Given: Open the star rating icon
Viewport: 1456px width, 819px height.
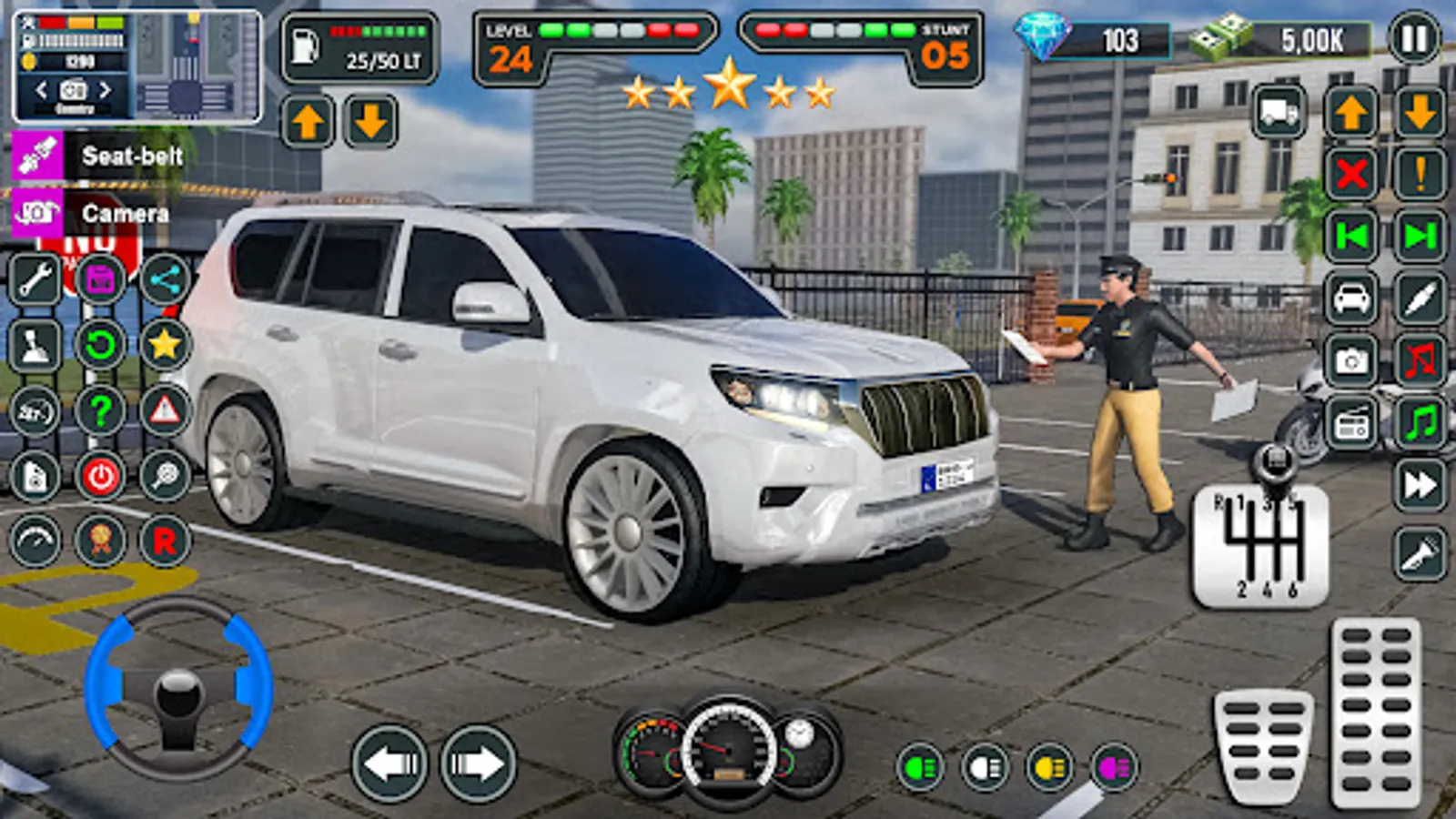Looking at the screenshot, I should [x=164, y=346].
